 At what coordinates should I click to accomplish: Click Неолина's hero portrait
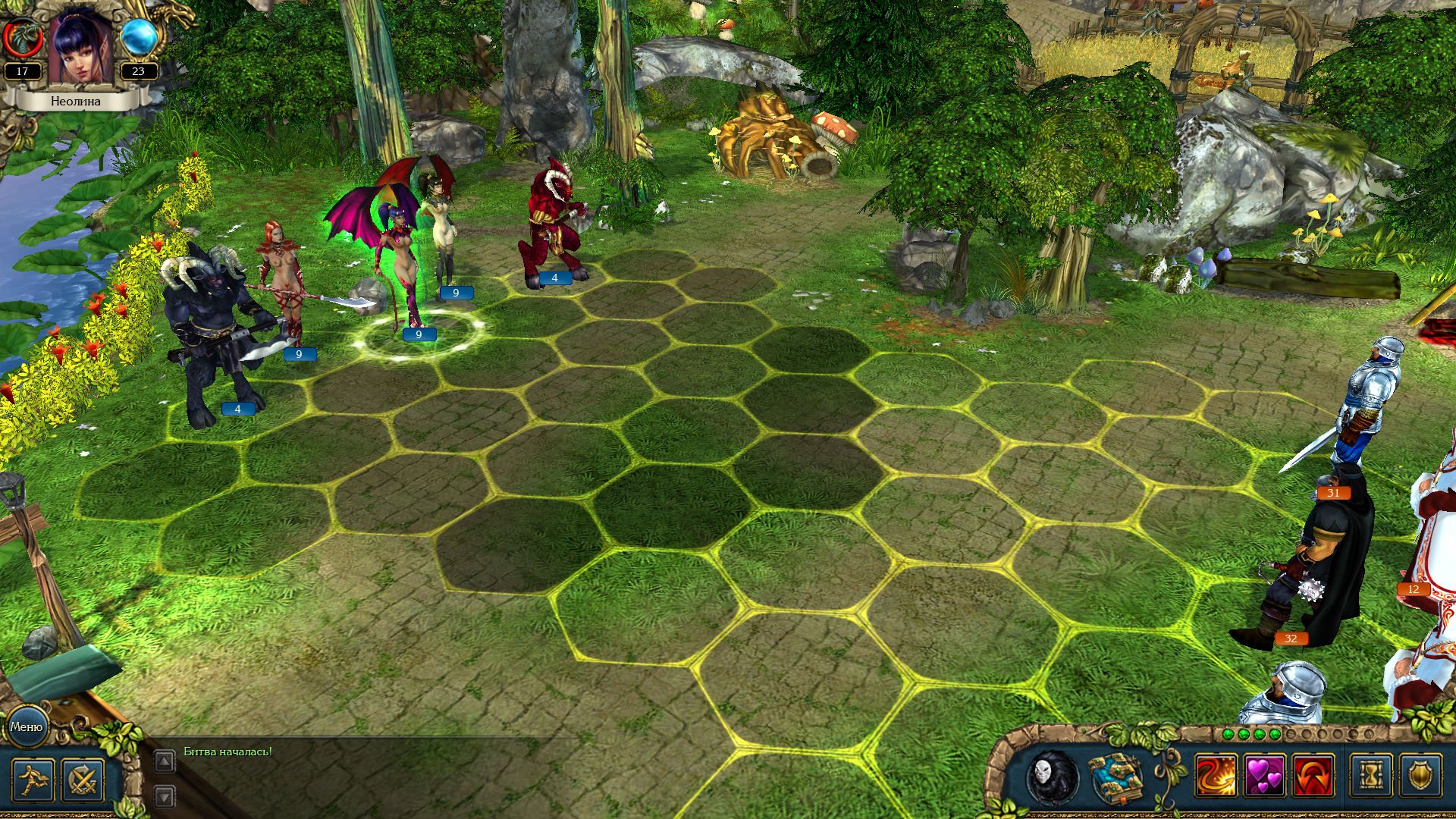pos(81,47)
